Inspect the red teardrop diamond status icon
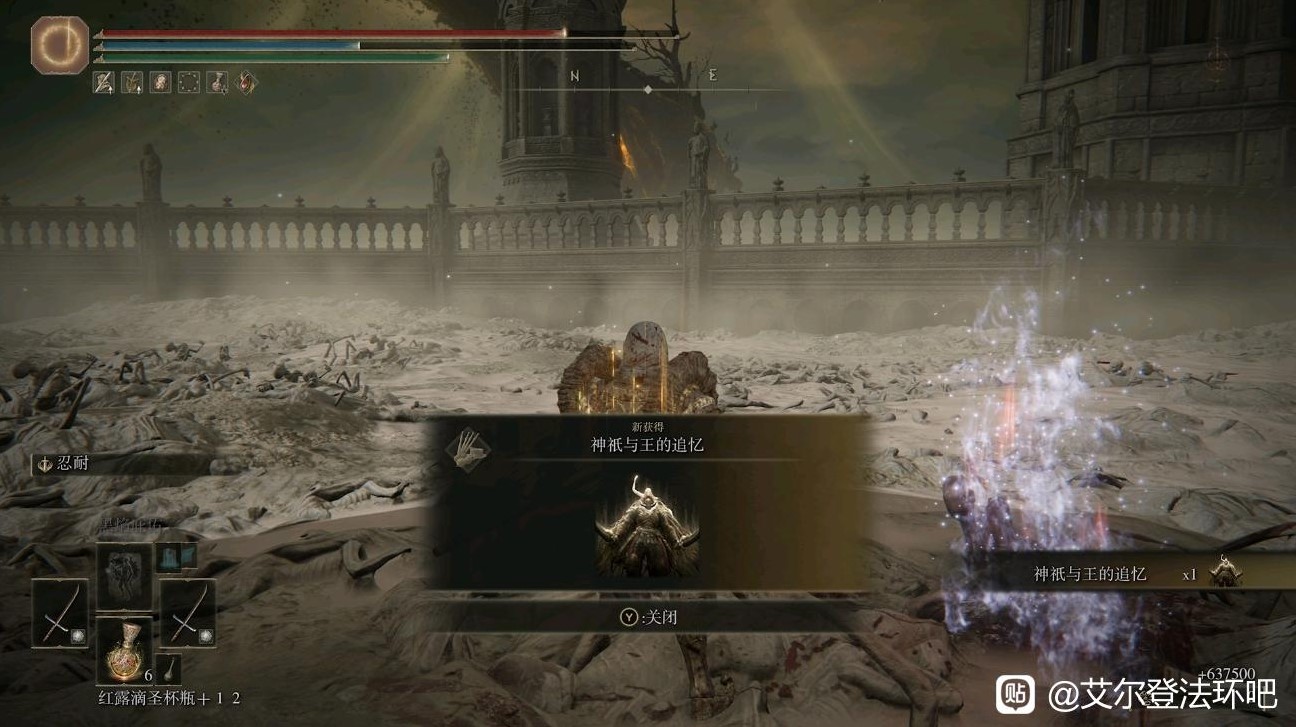The width and height of the screenshot is (1296, 727). (x=246, y=82)
